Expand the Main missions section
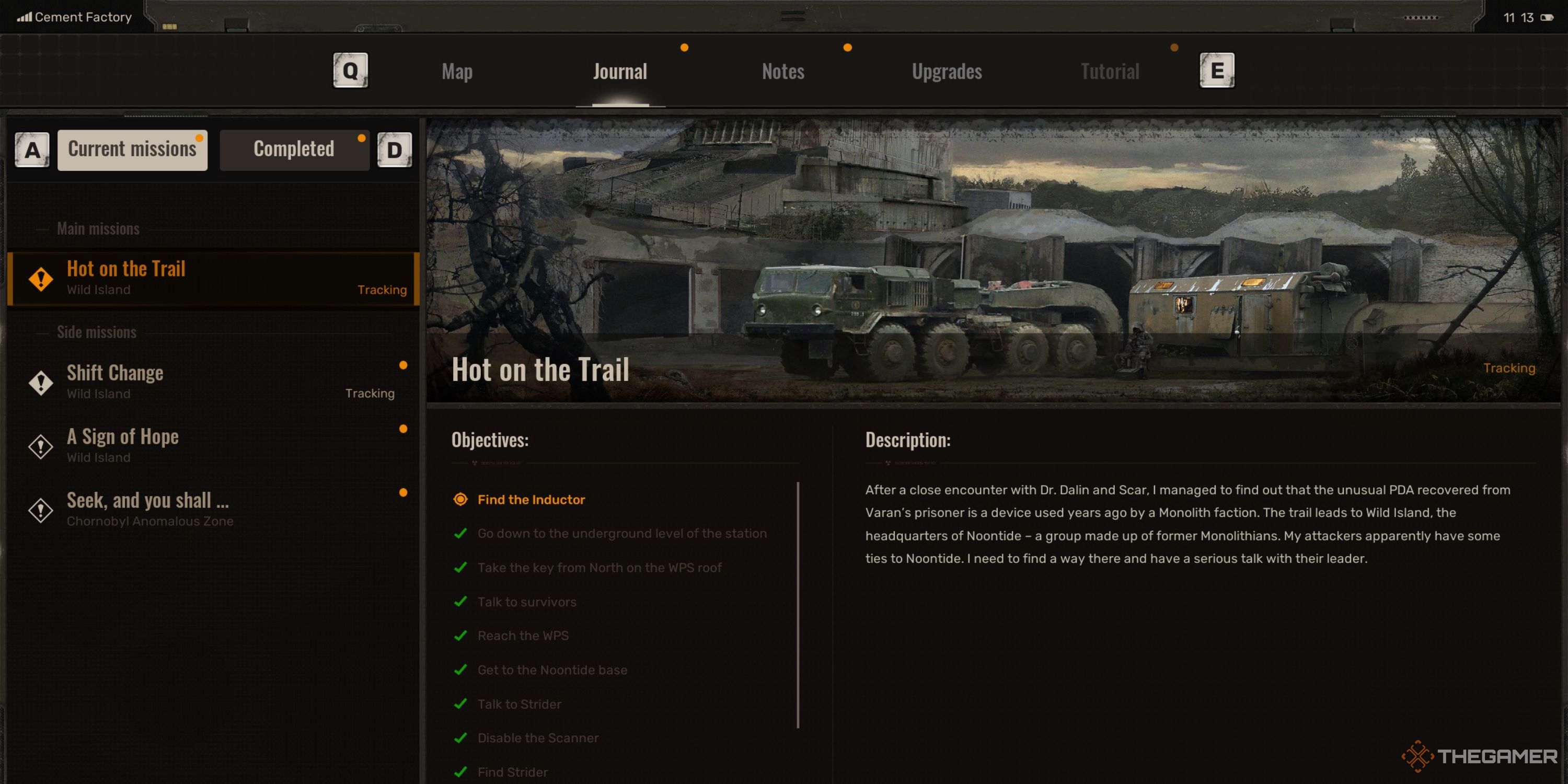Viewport: 1568px width, 784px height. pos(98,229)
